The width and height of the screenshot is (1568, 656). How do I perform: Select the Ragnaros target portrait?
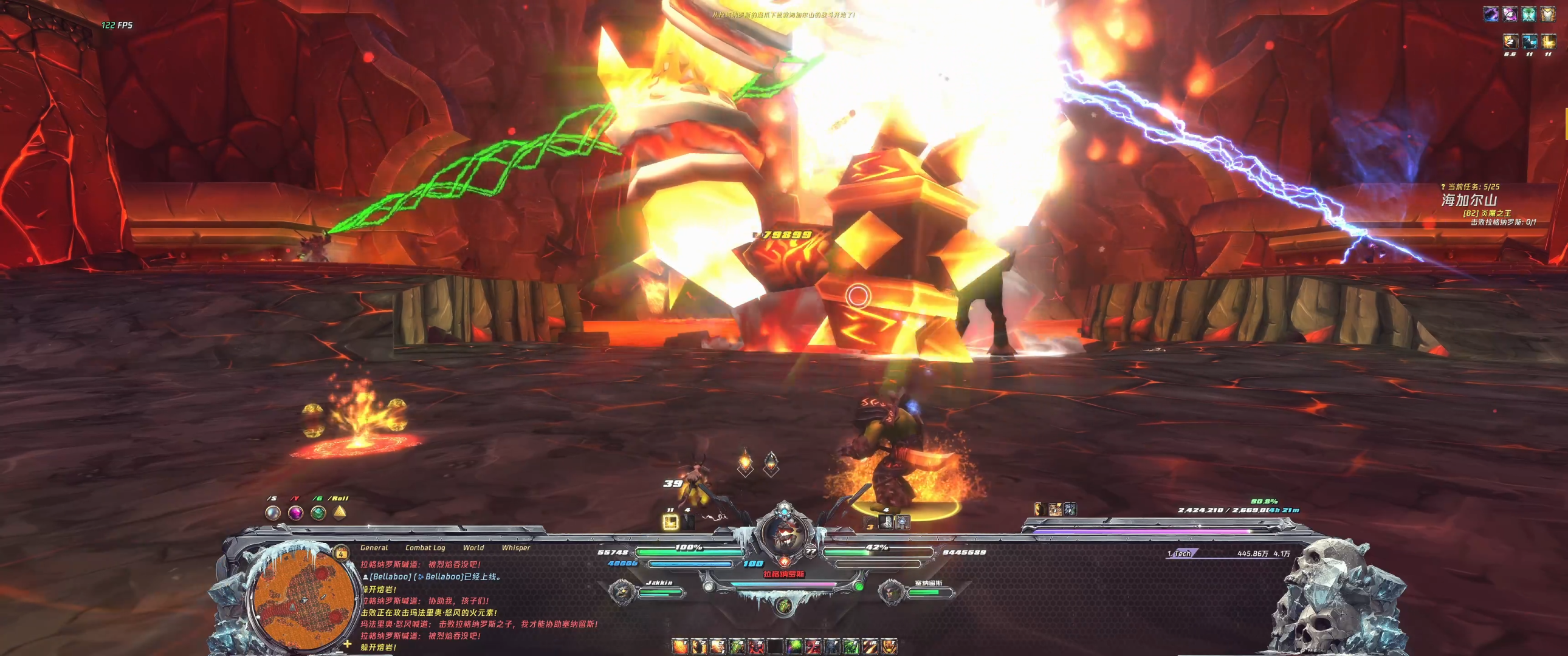784,534
